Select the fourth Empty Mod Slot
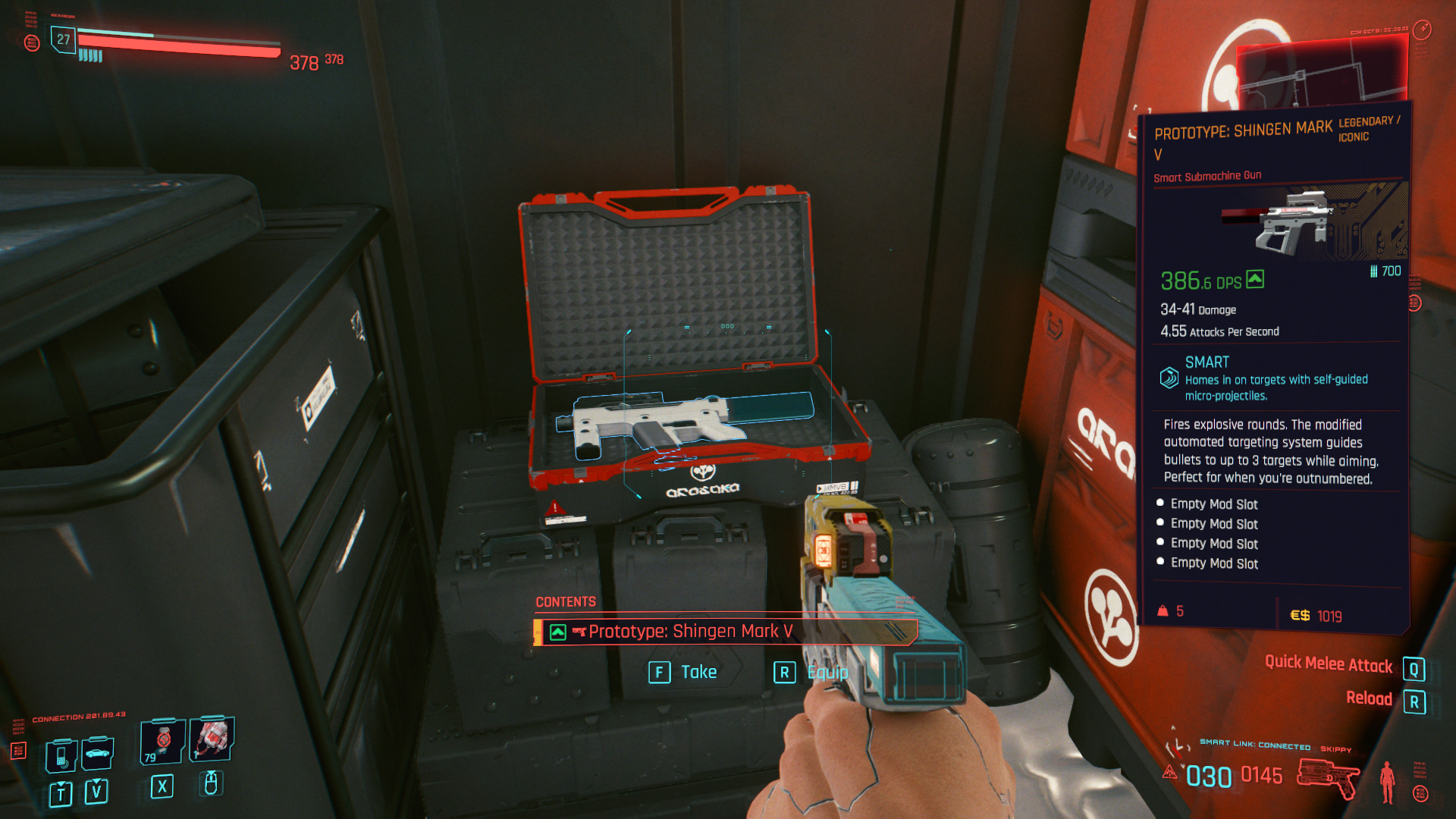The width and height of the screenshot is (1456, 819). 1212,563
